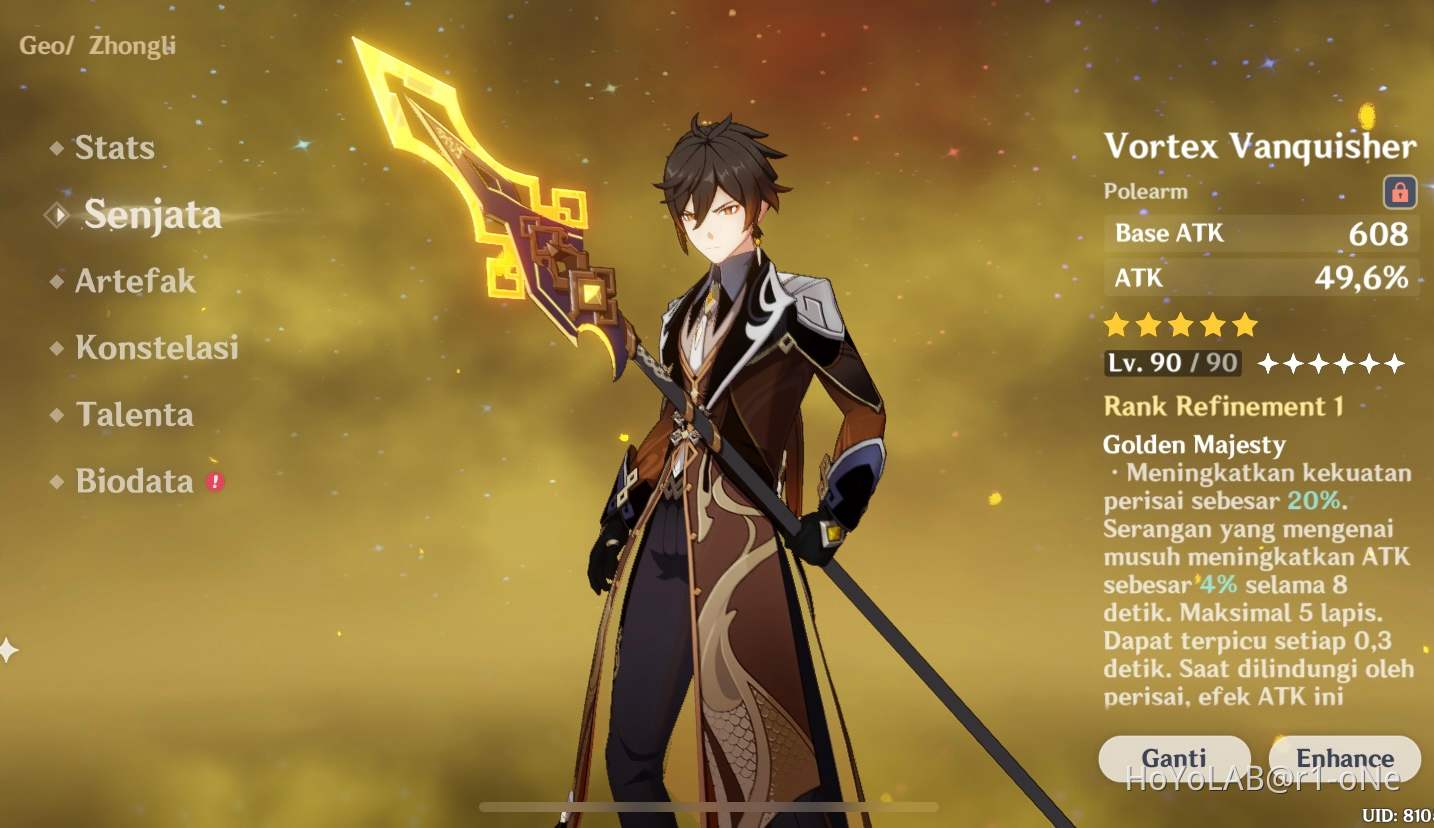Open the Konstelasi section
The width and height of the screenshot is (1434, 828).
pos(158,348)
